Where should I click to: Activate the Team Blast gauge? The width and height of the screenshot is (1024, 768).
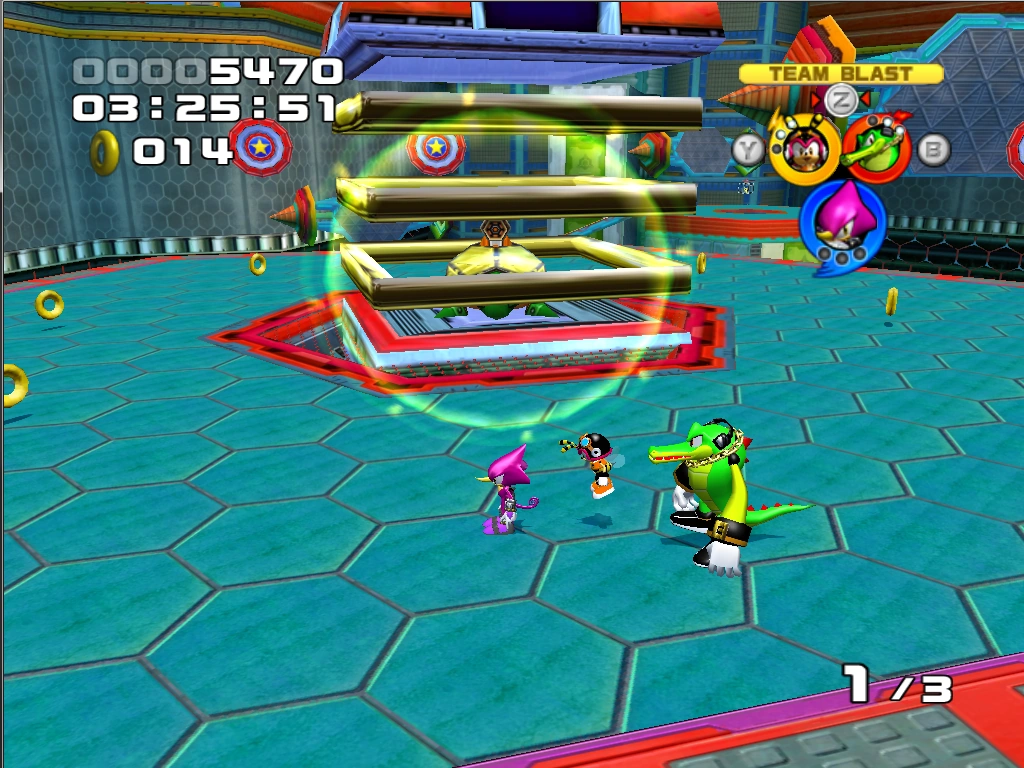coord(840,74)
